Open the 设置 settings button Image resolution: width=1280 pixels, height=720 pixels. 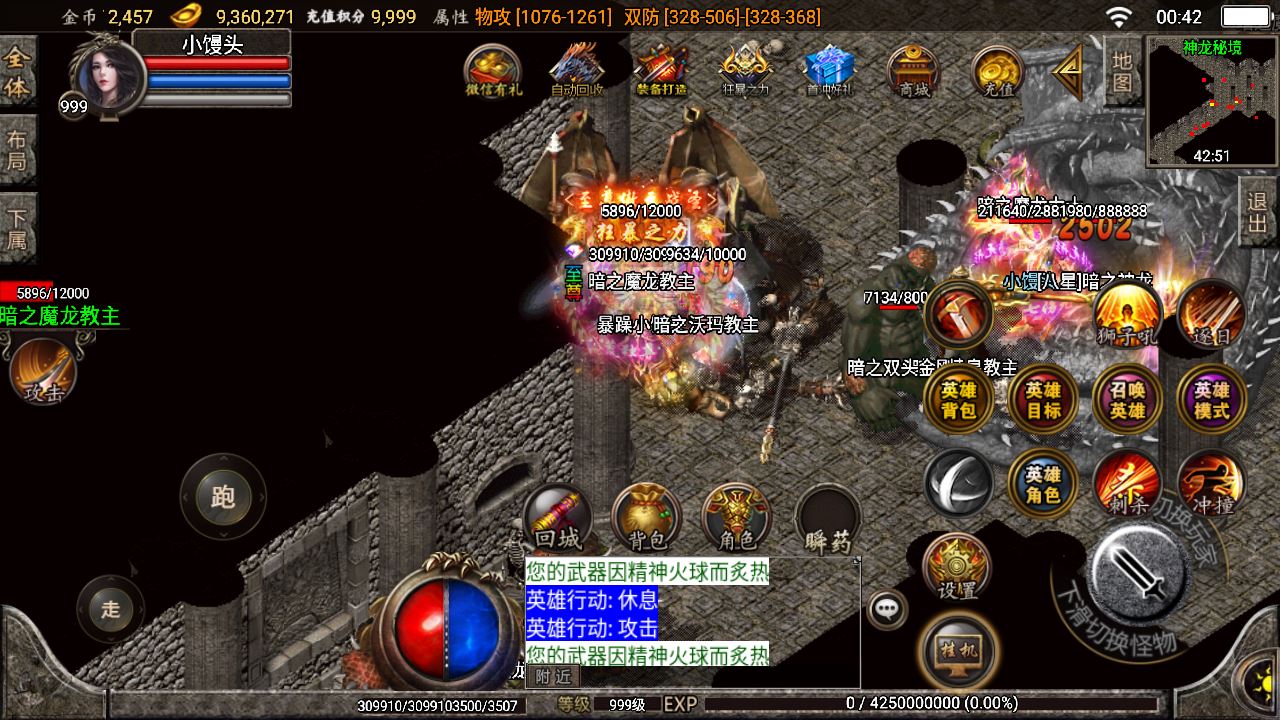(x=956, y=568)
